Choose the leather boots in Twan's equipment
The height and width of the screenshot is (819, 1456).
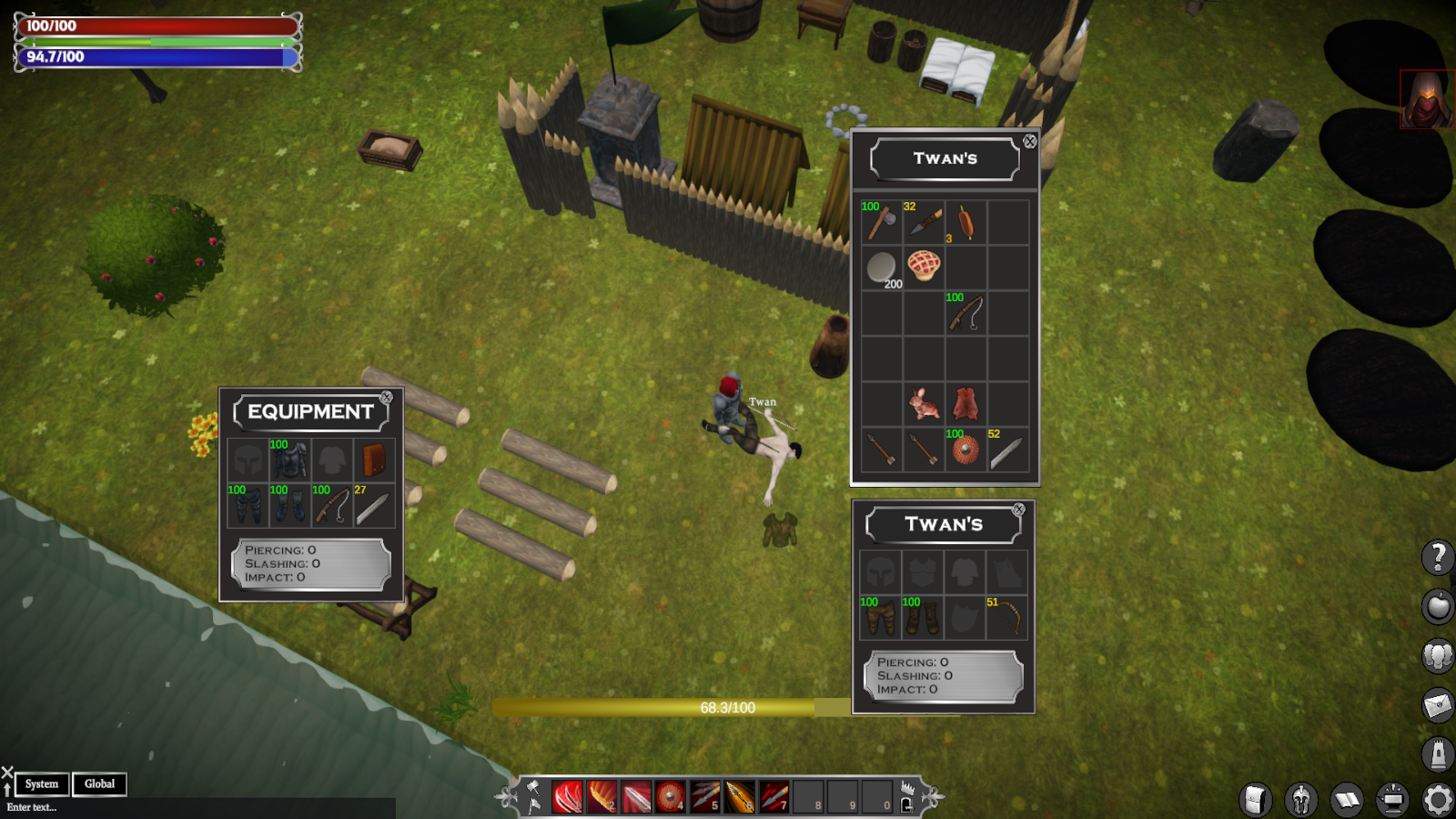(x=921, y=618)
